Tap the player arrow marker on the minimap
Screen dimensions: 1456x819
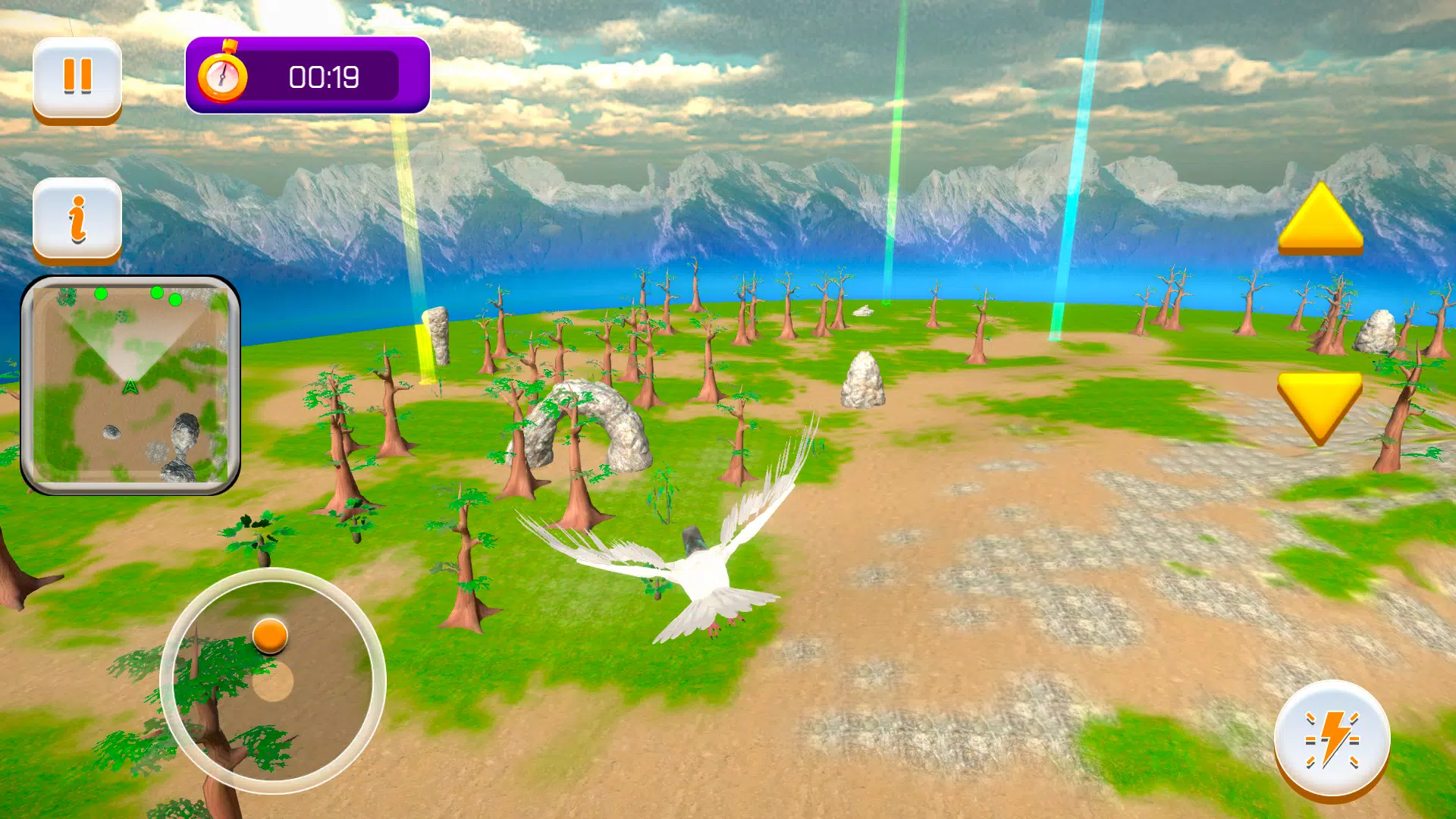130,385
